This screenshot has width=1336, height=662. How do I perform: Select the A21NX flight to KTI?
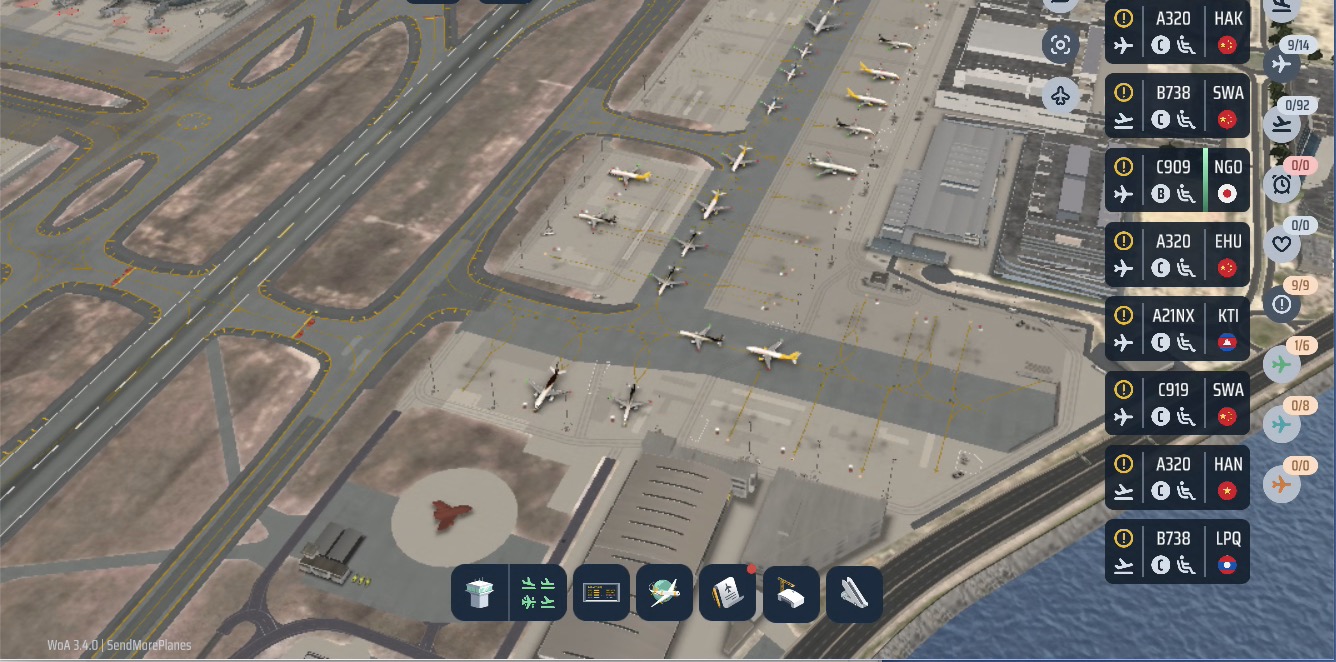click(x=1177, y=328)
